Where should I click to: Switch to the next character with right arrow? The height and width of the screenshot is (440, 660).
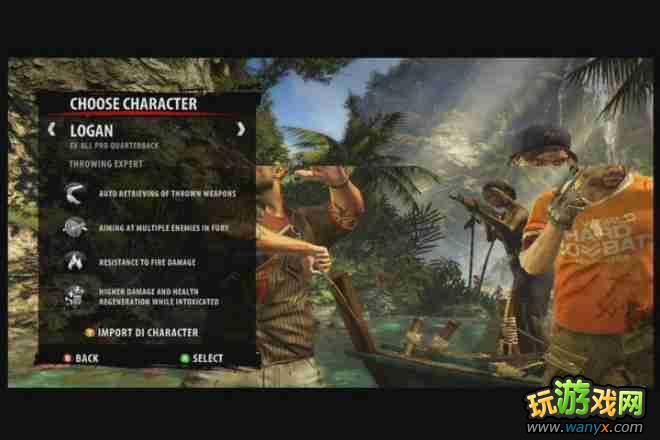240,129
